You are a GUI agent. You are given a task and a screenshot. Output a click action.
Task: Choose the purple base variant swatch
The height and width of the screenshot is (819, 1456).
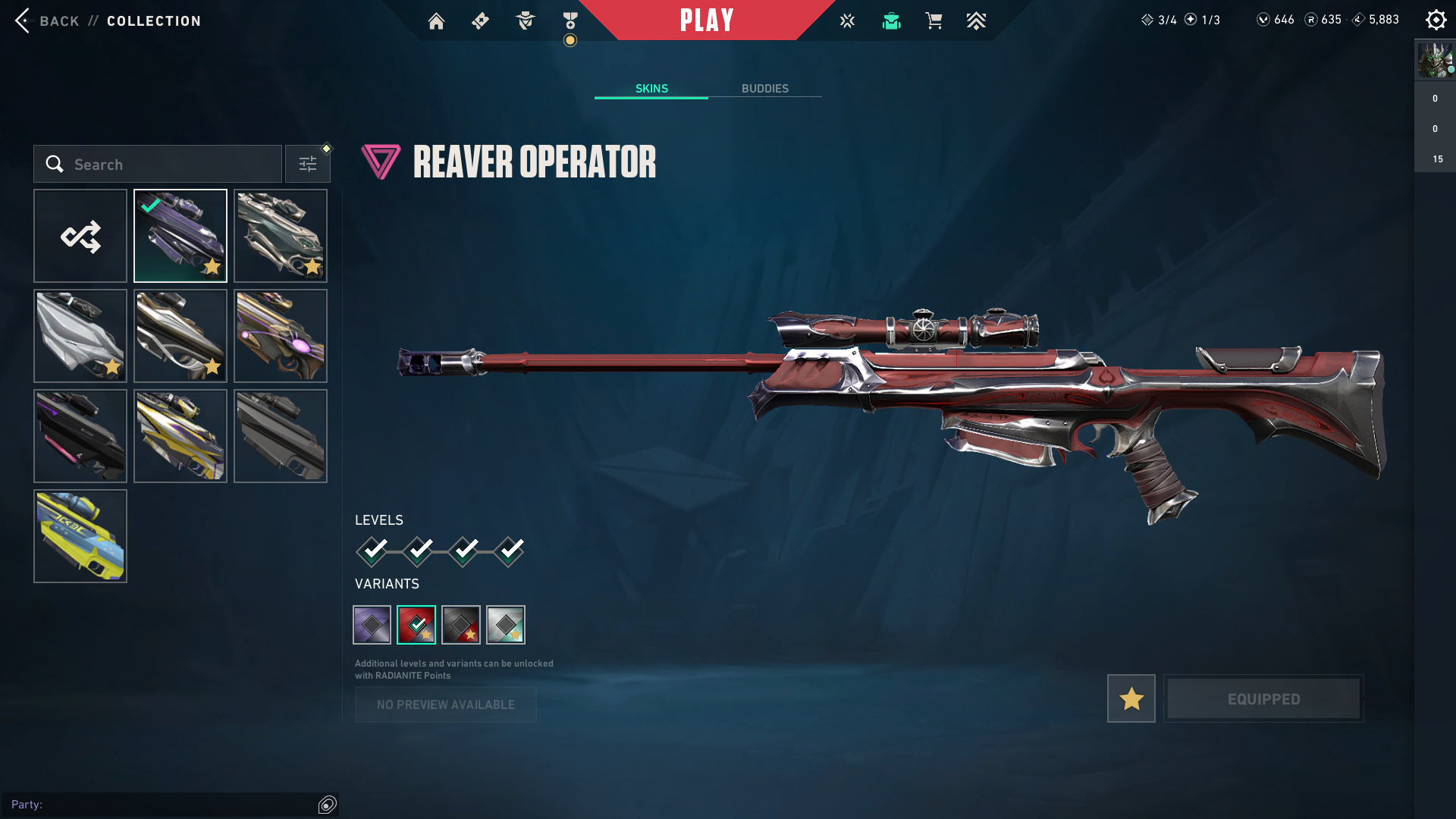pyautogui.click(x=372, y=625)
